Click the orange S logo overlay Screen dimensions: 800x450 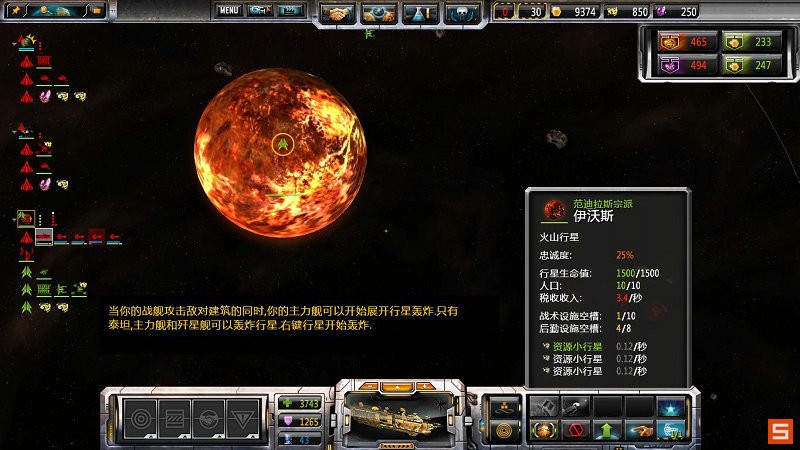click(779, 431)
